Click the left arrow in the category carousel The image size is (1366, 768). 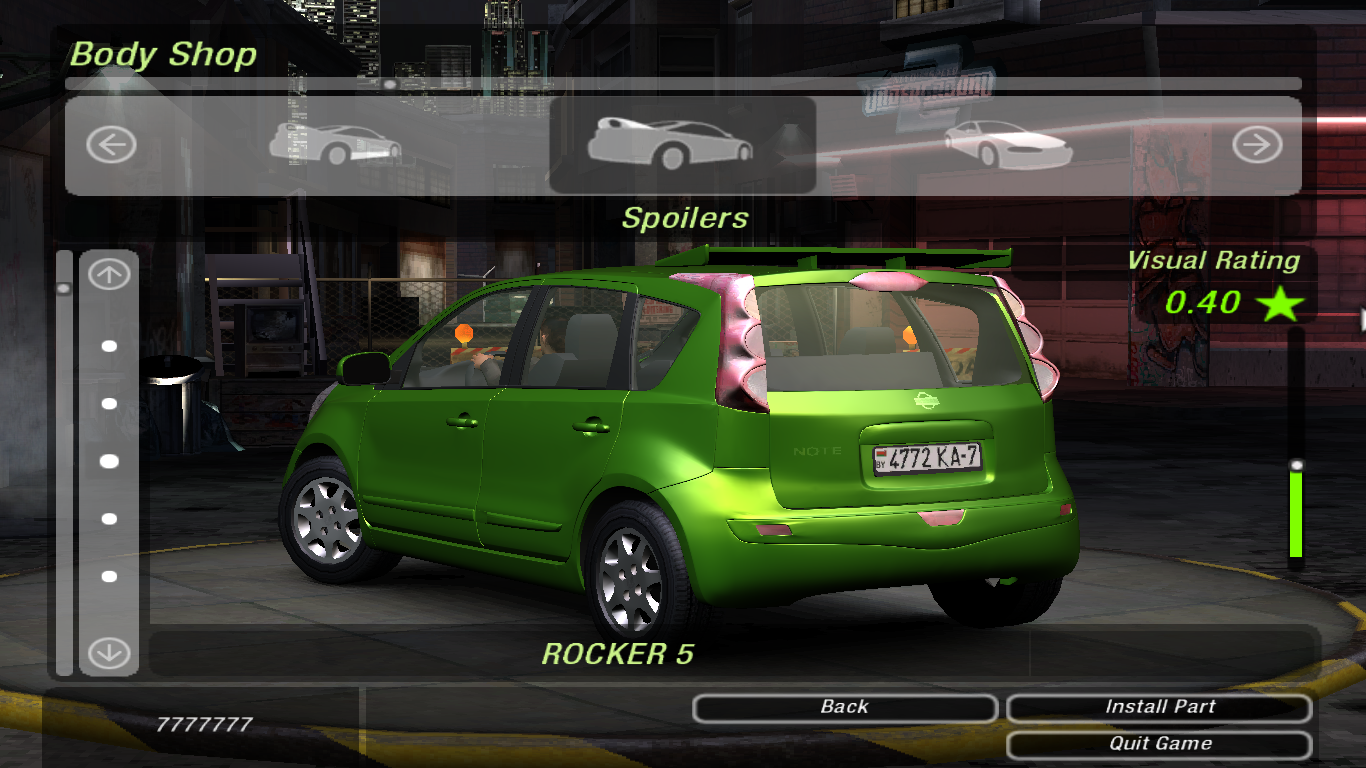(x=111, y=146)
